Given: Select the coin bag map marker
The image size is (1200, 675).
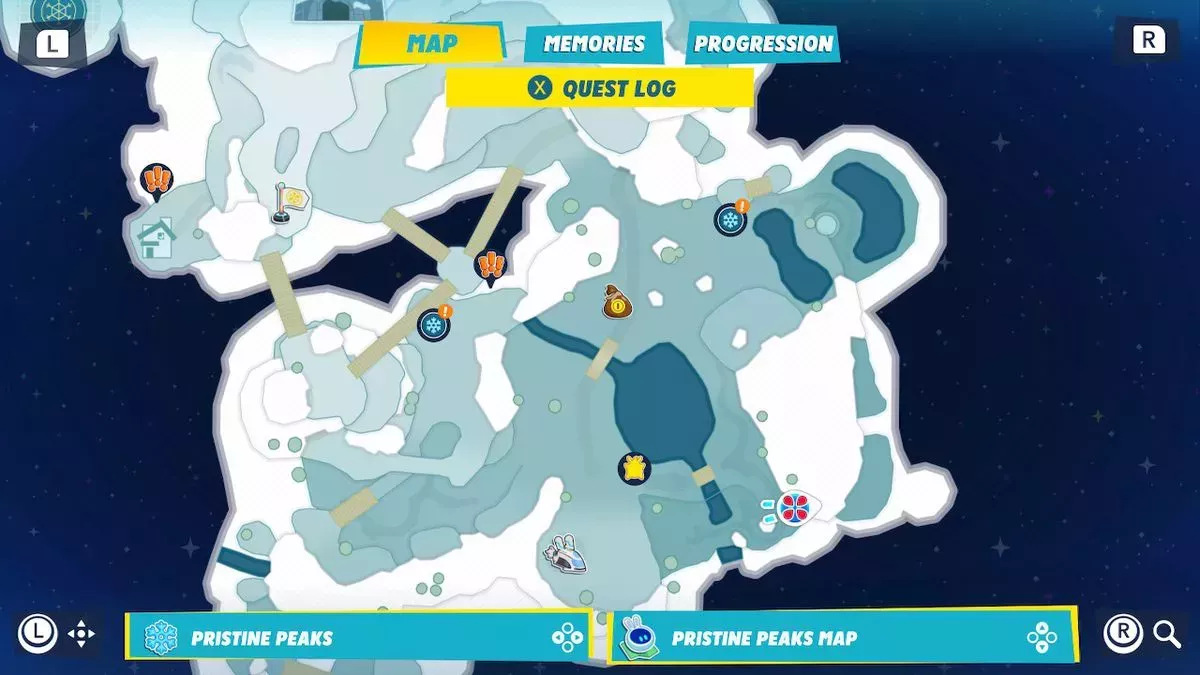Looking at the screenshot, I should (617, 302).
